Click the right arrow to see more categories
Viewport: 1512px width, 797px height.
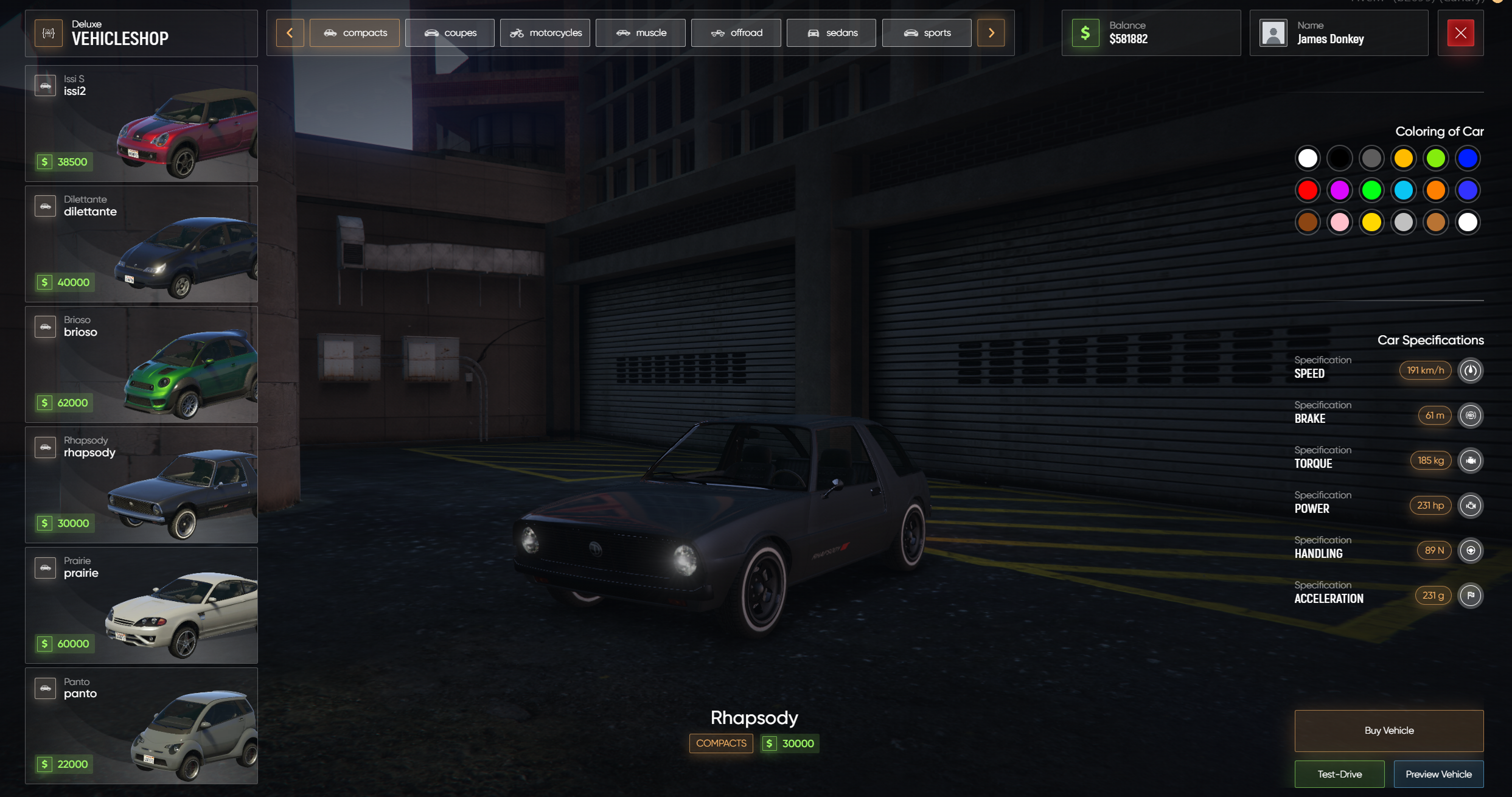click(x=991, y=33)
